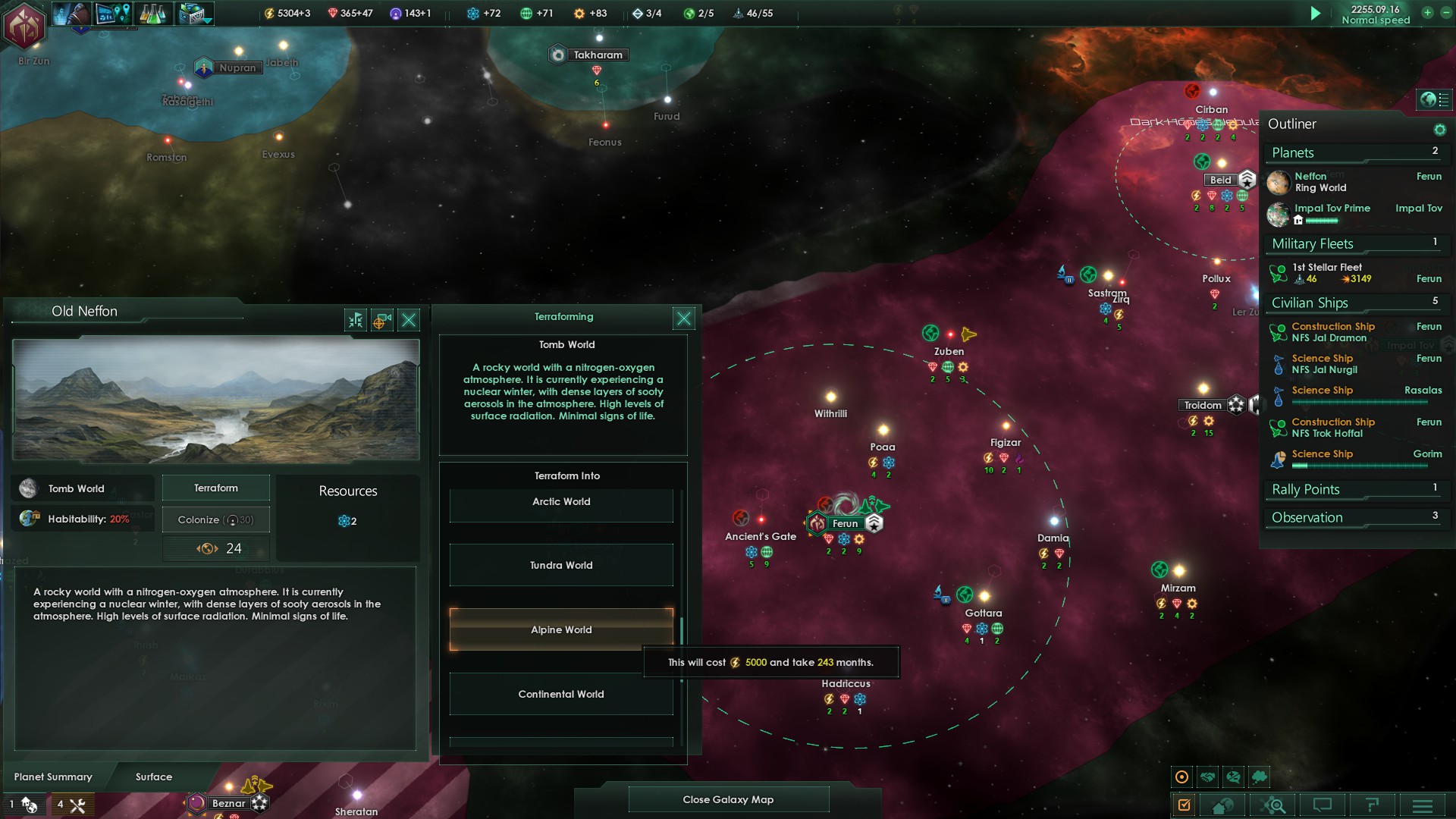
Task: Close the Terraforming window
Action: 683,318
